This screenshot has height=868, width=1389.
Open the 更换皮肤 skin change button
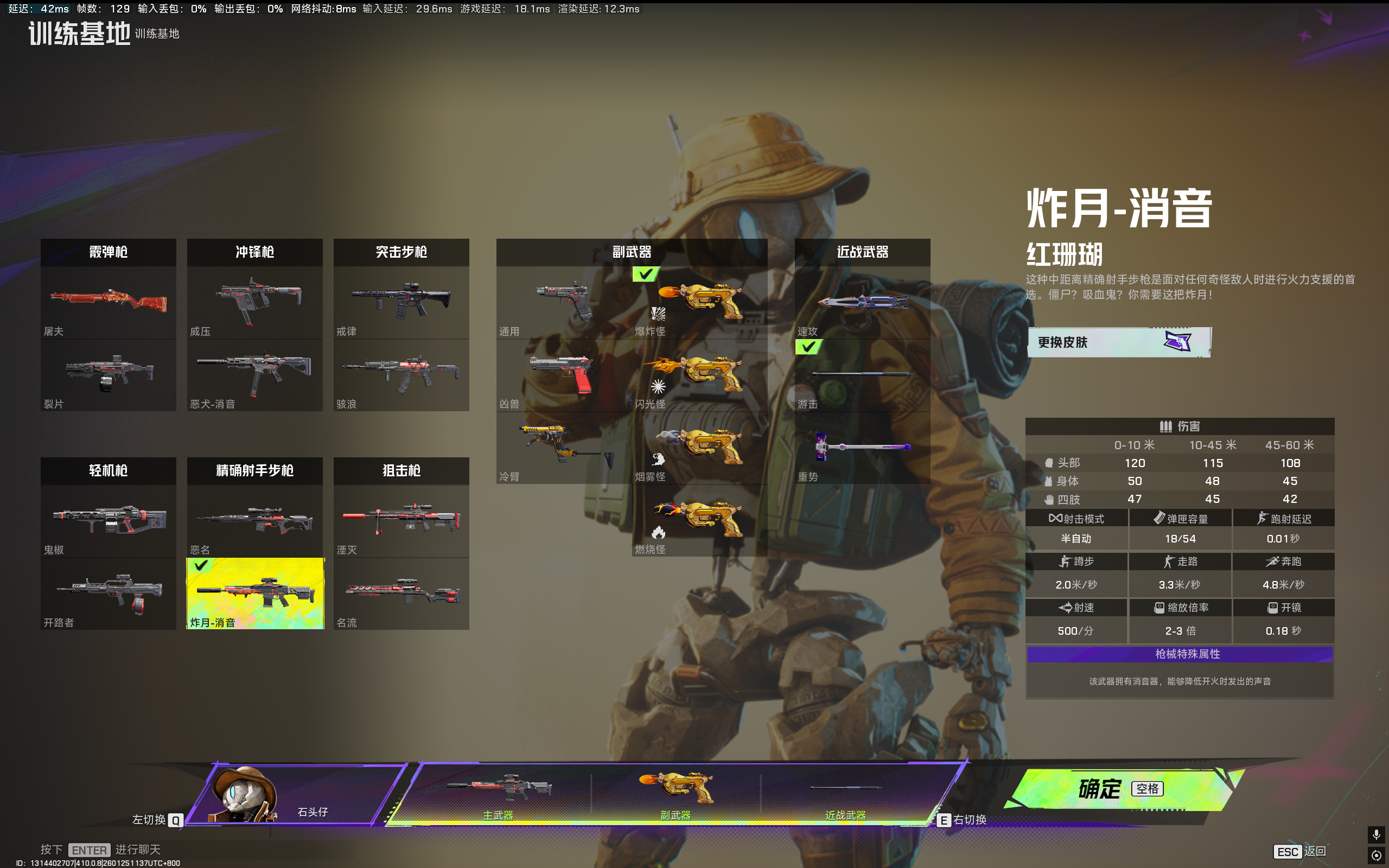coord(1118,342)
